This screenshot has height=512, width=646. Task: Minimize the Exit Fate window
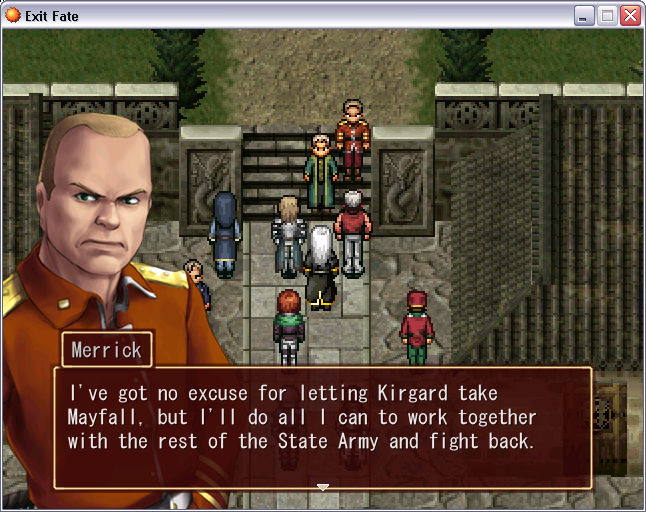[584, 16]
